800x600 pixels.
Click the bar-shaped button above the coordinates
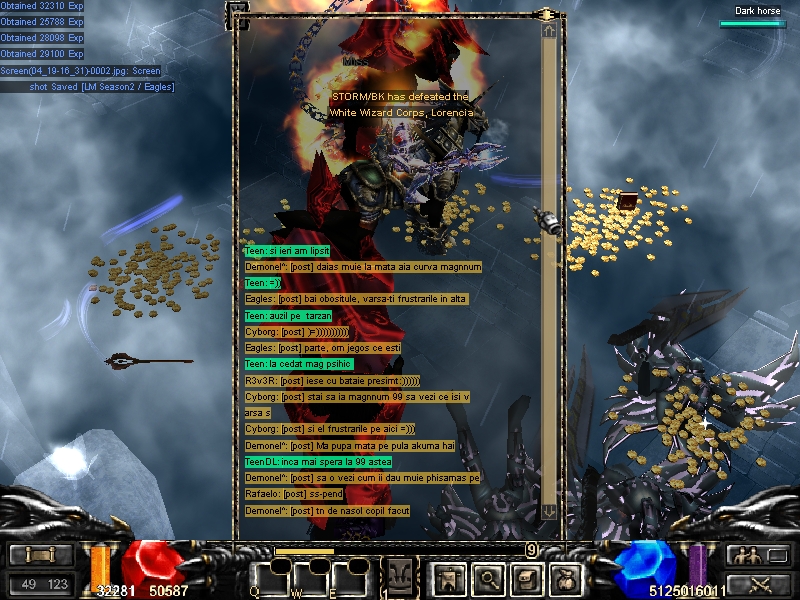coord(40,556)
